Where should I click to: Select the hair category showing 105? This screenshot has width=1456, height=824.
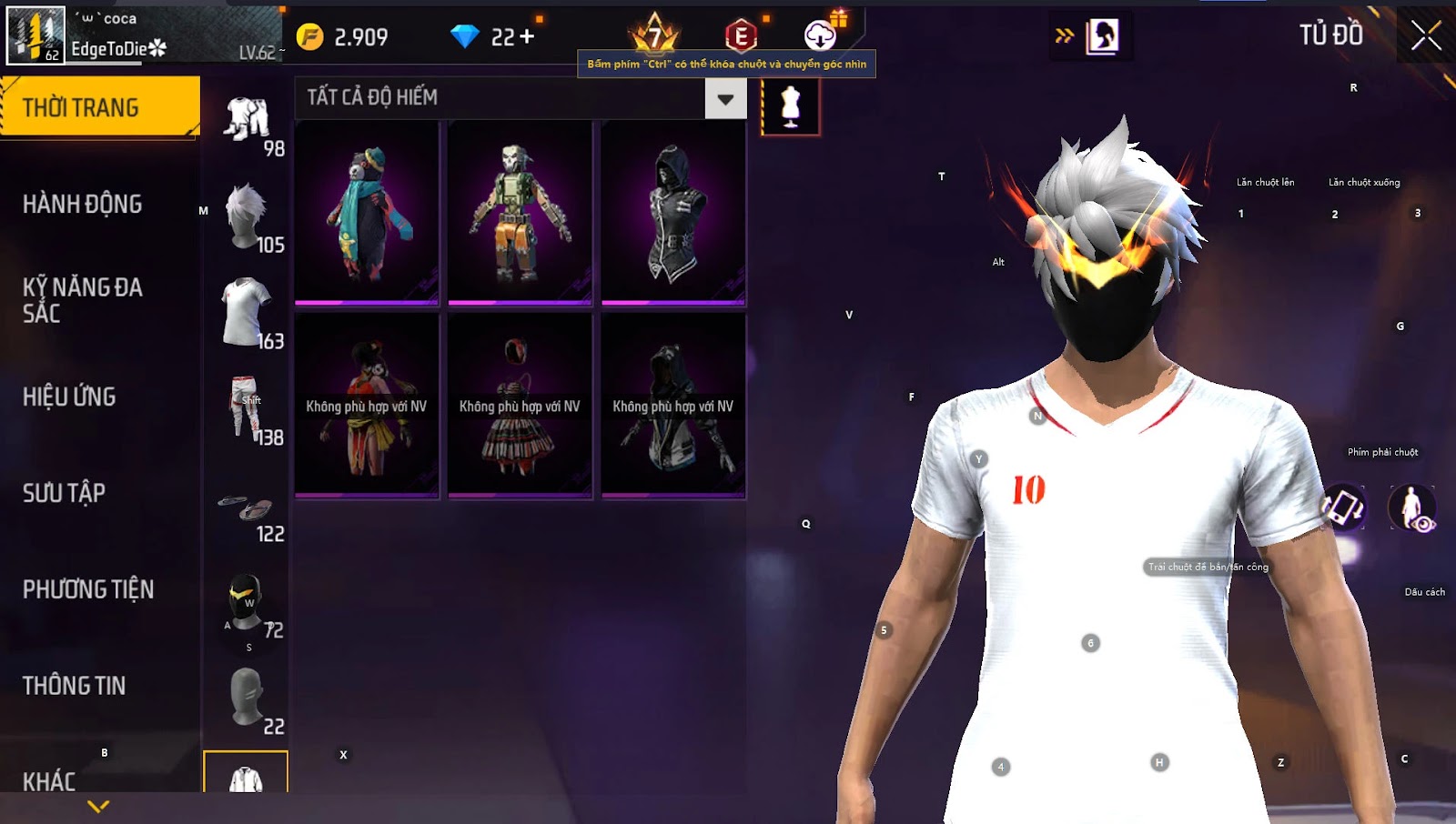(x=248, y=218)
